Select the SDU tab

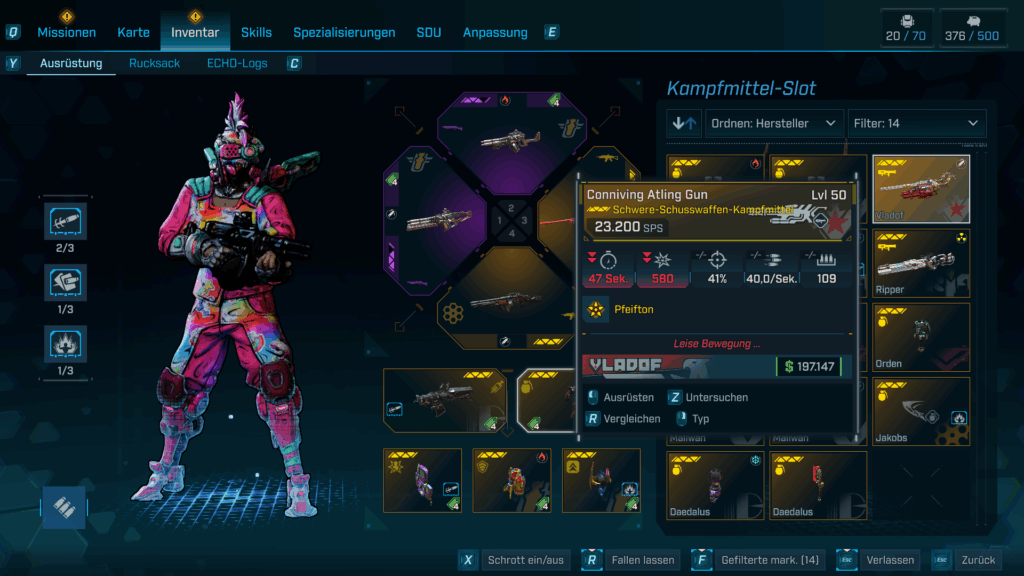pos(428,32)
